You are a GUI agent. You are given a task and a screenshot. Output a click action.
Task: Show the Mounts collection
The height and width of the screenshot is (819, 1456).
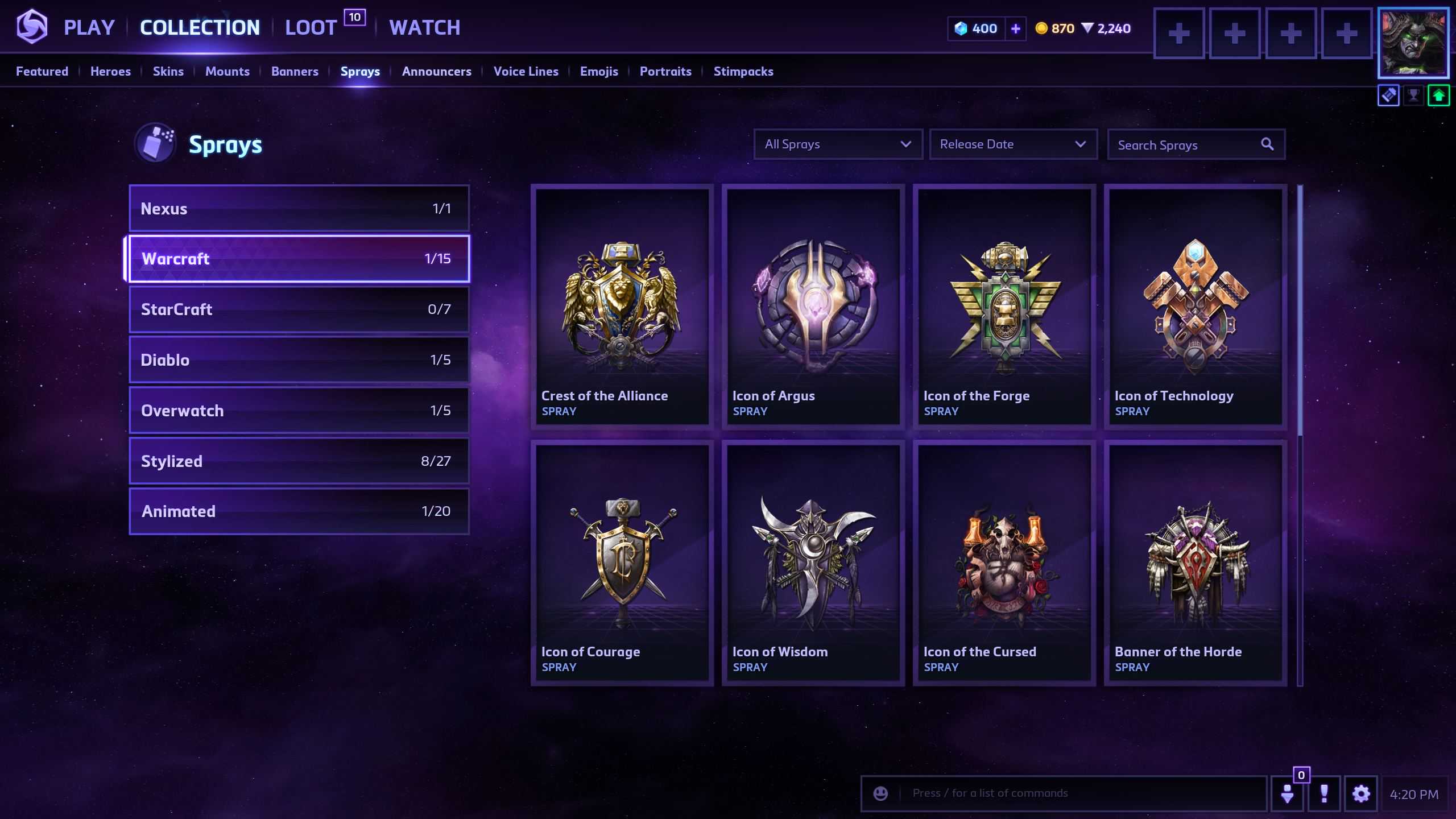coord(227,71)
